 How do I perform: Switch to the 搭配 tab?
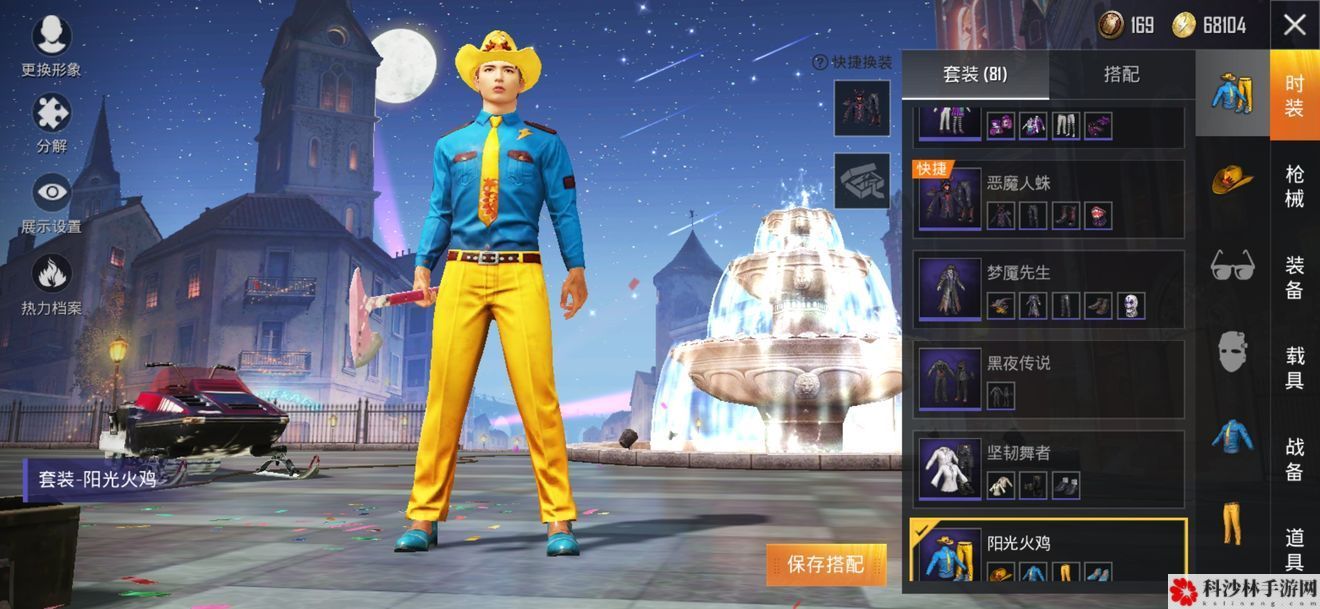[1121, 75]
